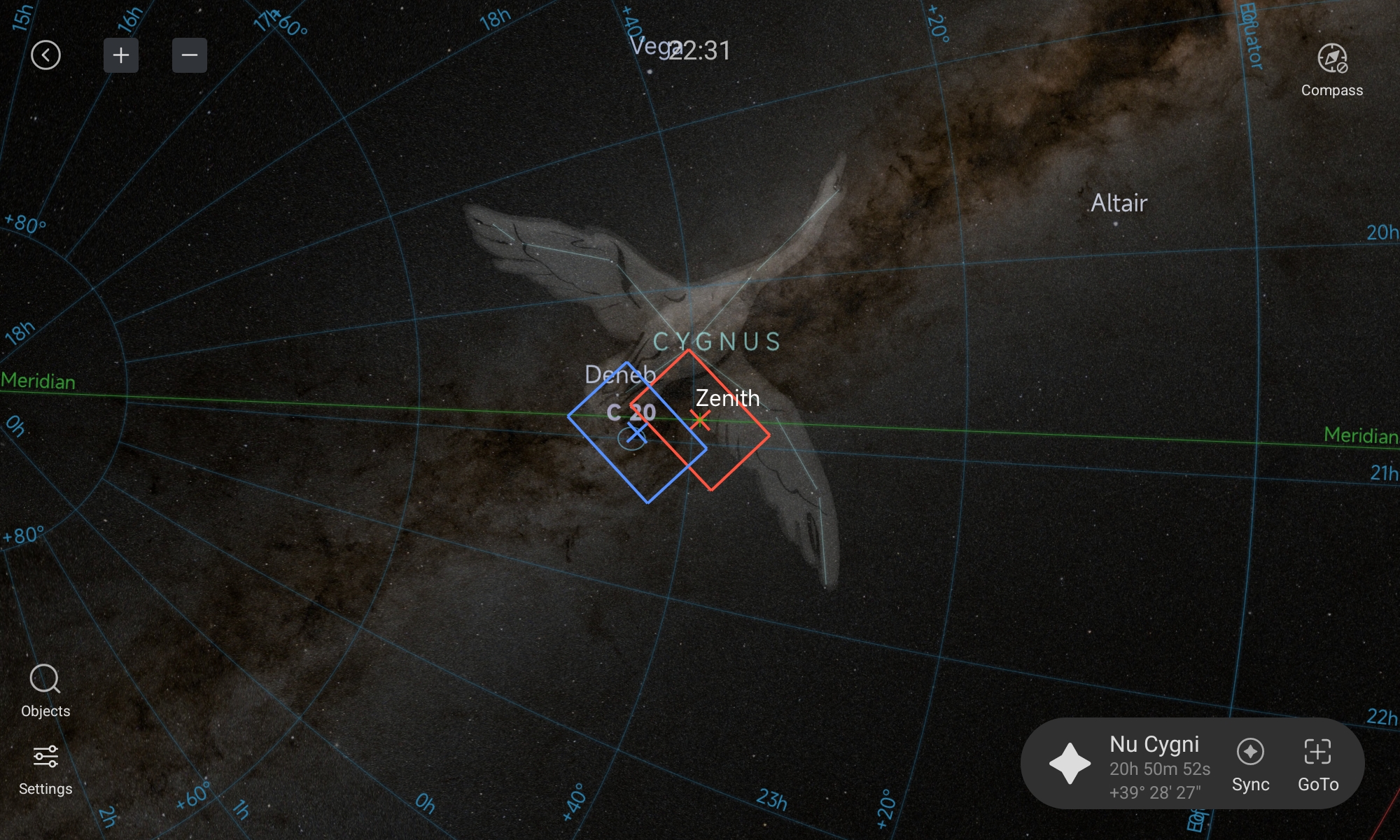Select the Nu Cygni star info
The image size is (1400, 840).
(x=1154, y=764)
